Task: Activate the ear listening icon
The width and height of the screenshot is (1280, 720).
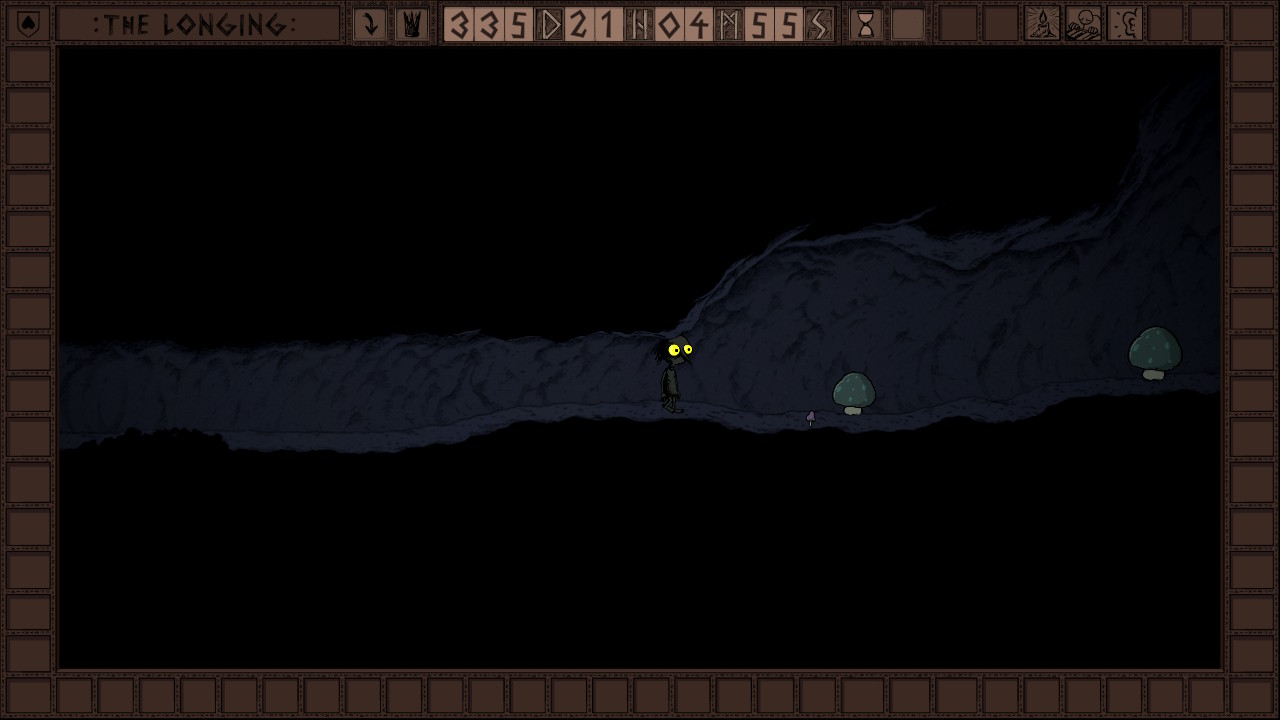Action: 1126,24
